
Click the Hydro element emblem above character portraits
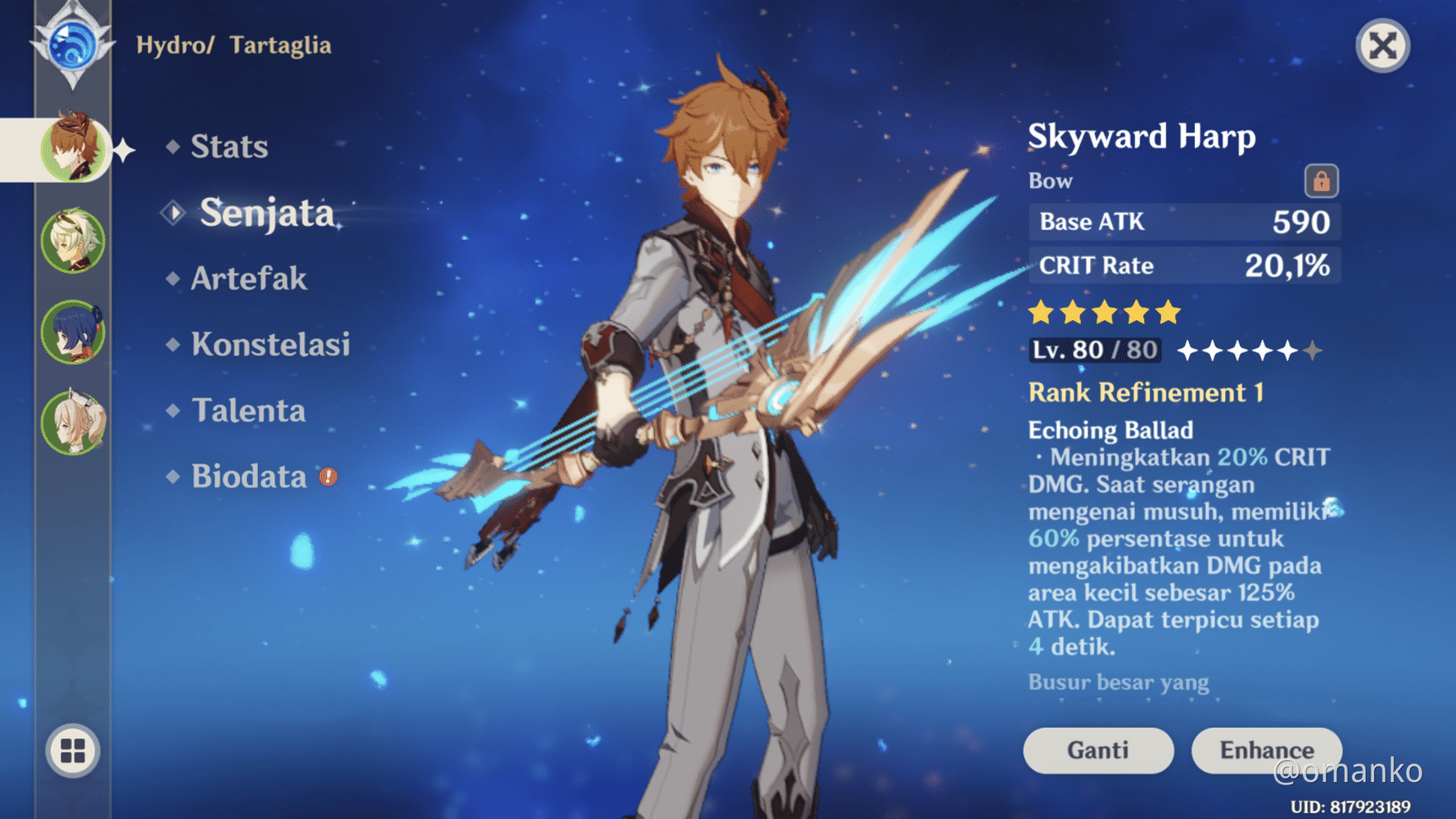tap(72, 48)
